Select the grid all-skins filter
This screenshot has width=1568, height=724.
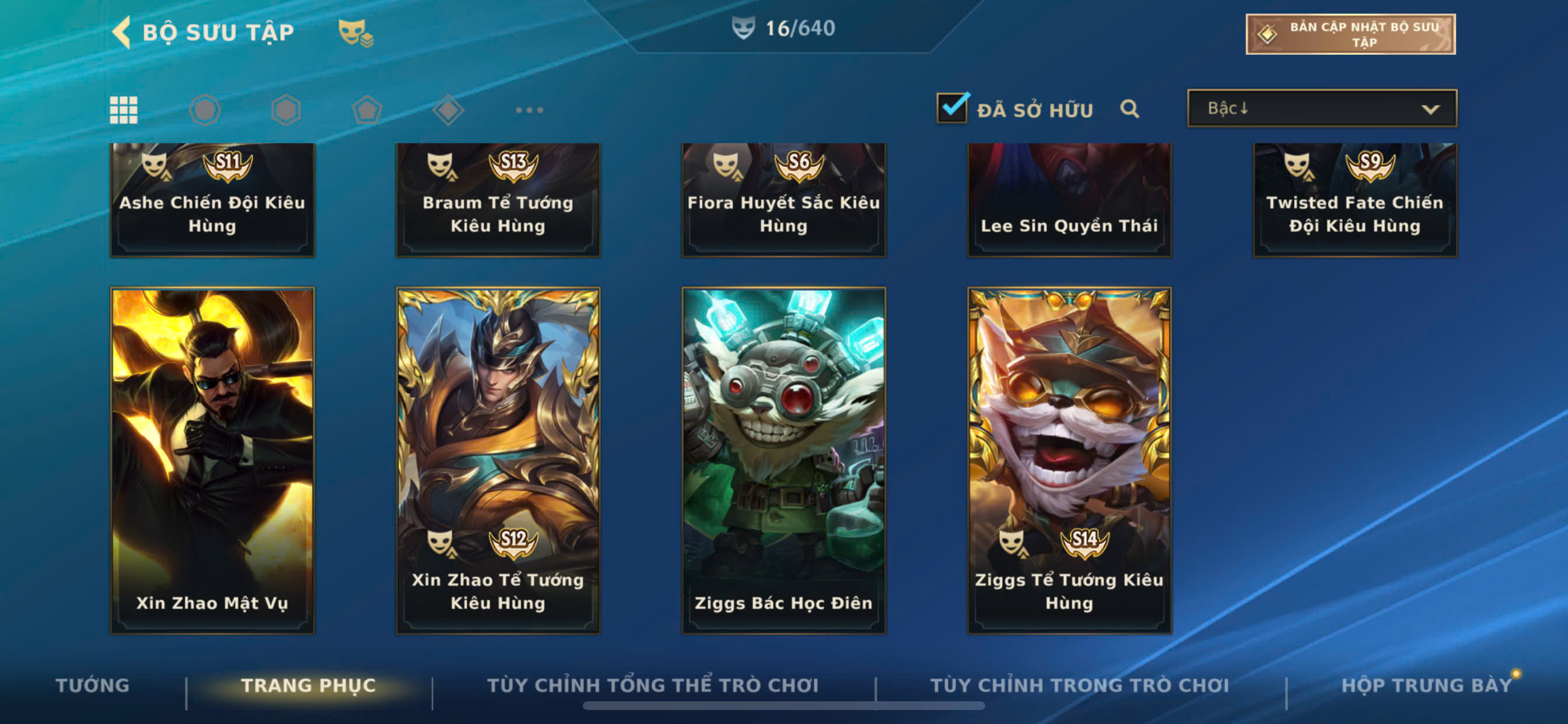click(x=124, y=110)
